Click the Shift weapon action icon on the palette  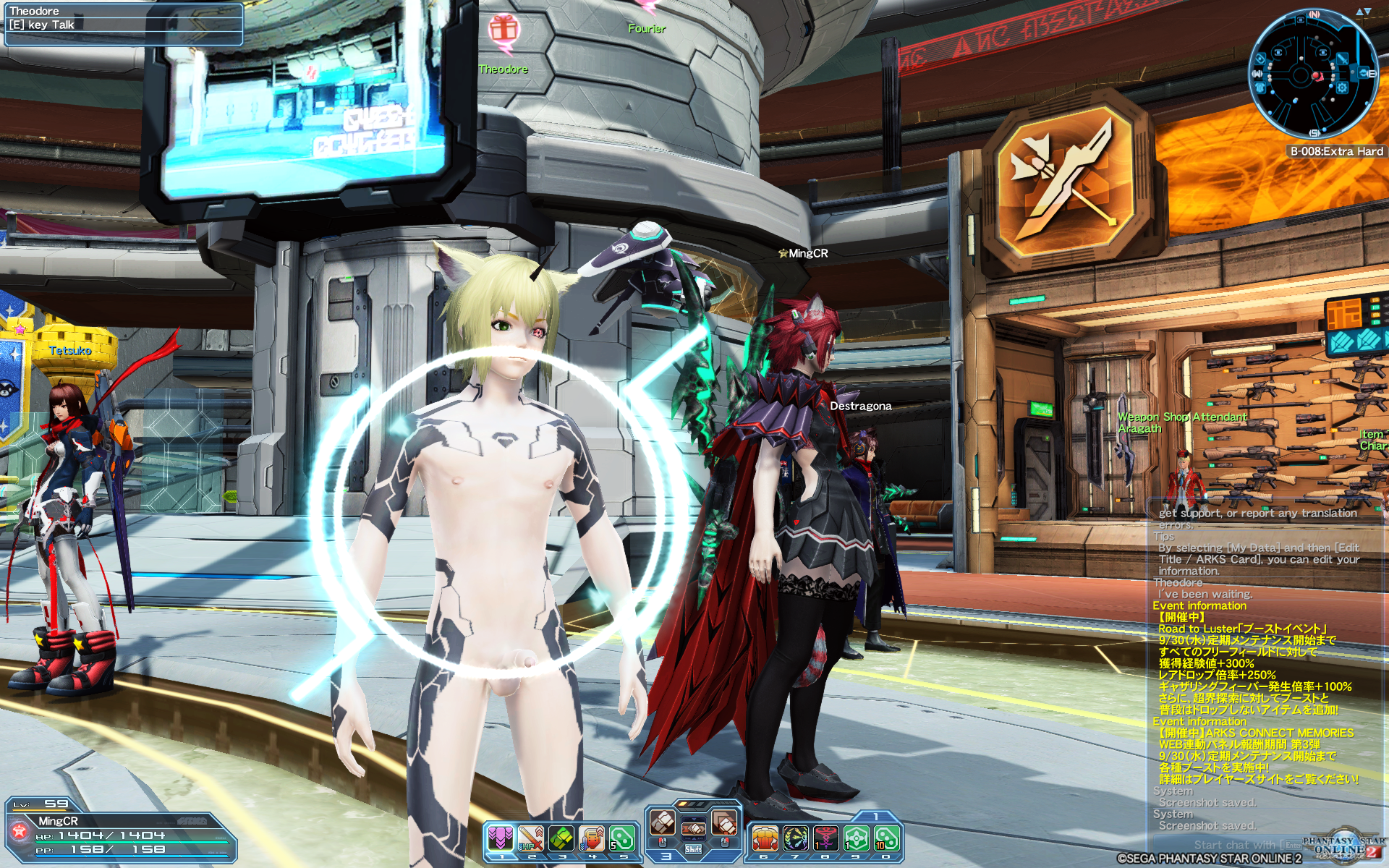point(693,830)
